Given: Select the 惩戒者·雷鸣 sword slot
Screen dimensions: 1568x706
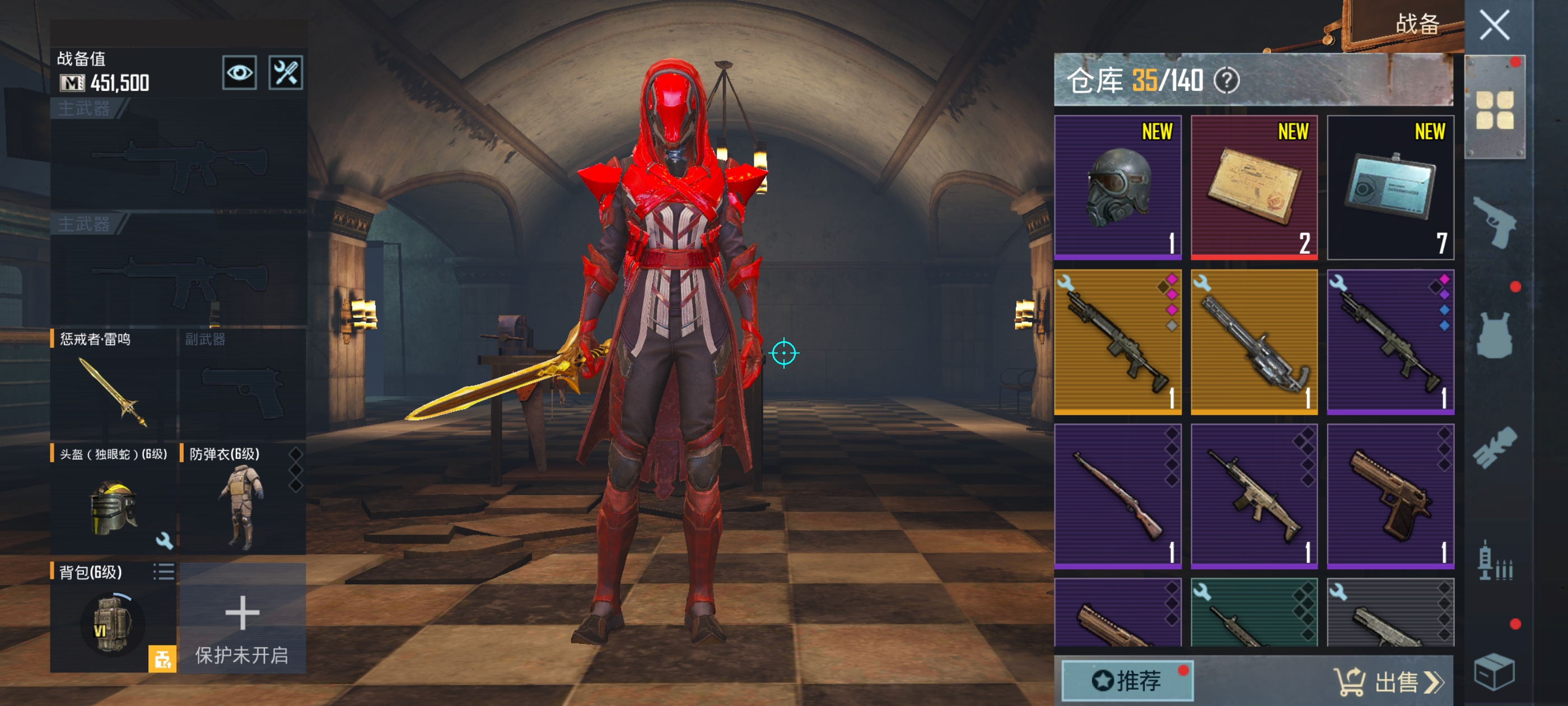Looking at the screenshot, I should (114, 384).
